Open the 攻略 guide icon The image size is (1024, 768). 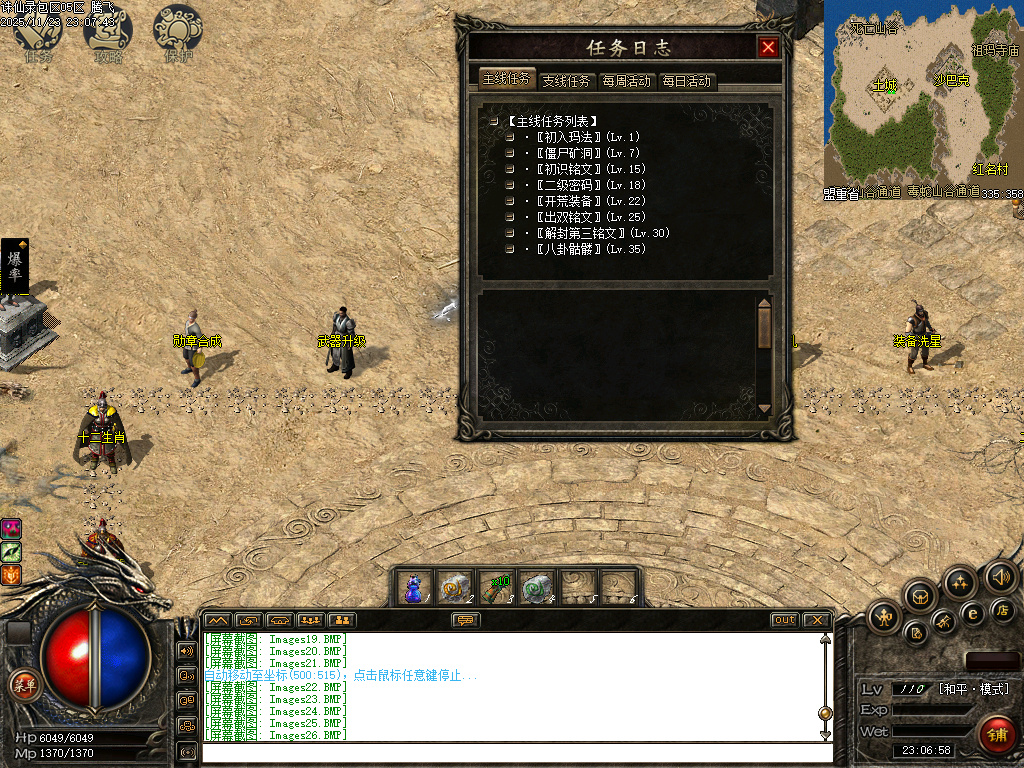[x=108, y=34]
